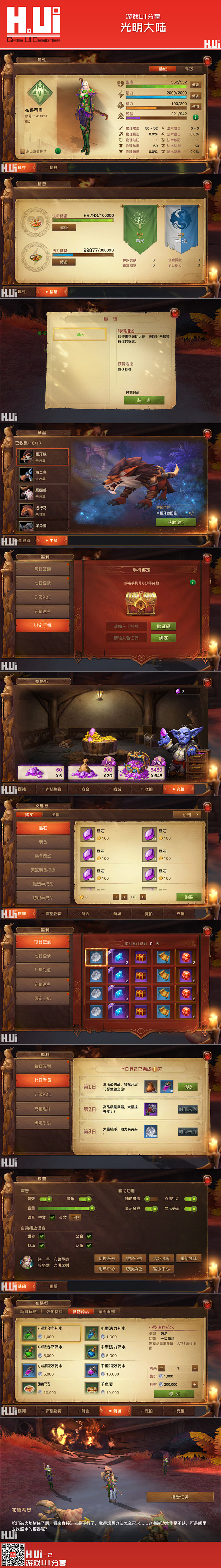
Task: Click the 下载 language download button
Action: [x=75, y=1217]
